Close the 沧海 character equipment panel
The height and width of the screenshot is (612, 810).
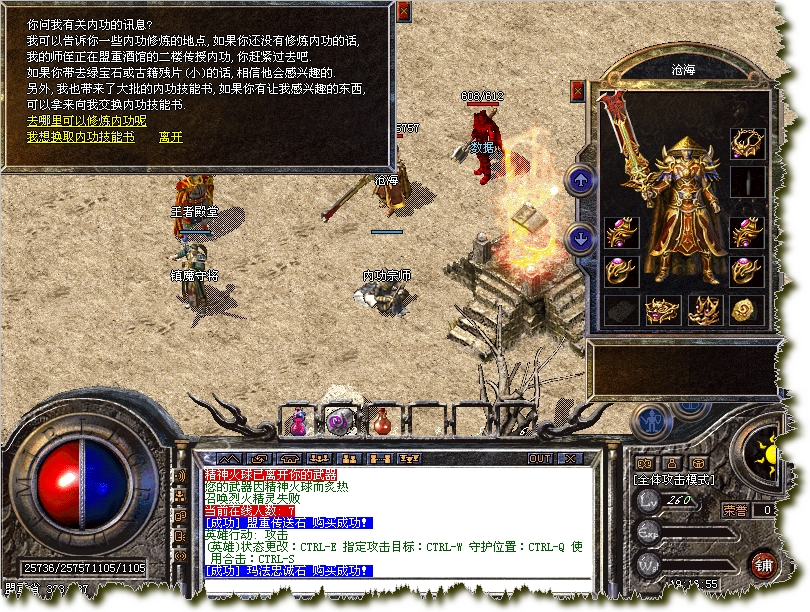tap(578, 90)
